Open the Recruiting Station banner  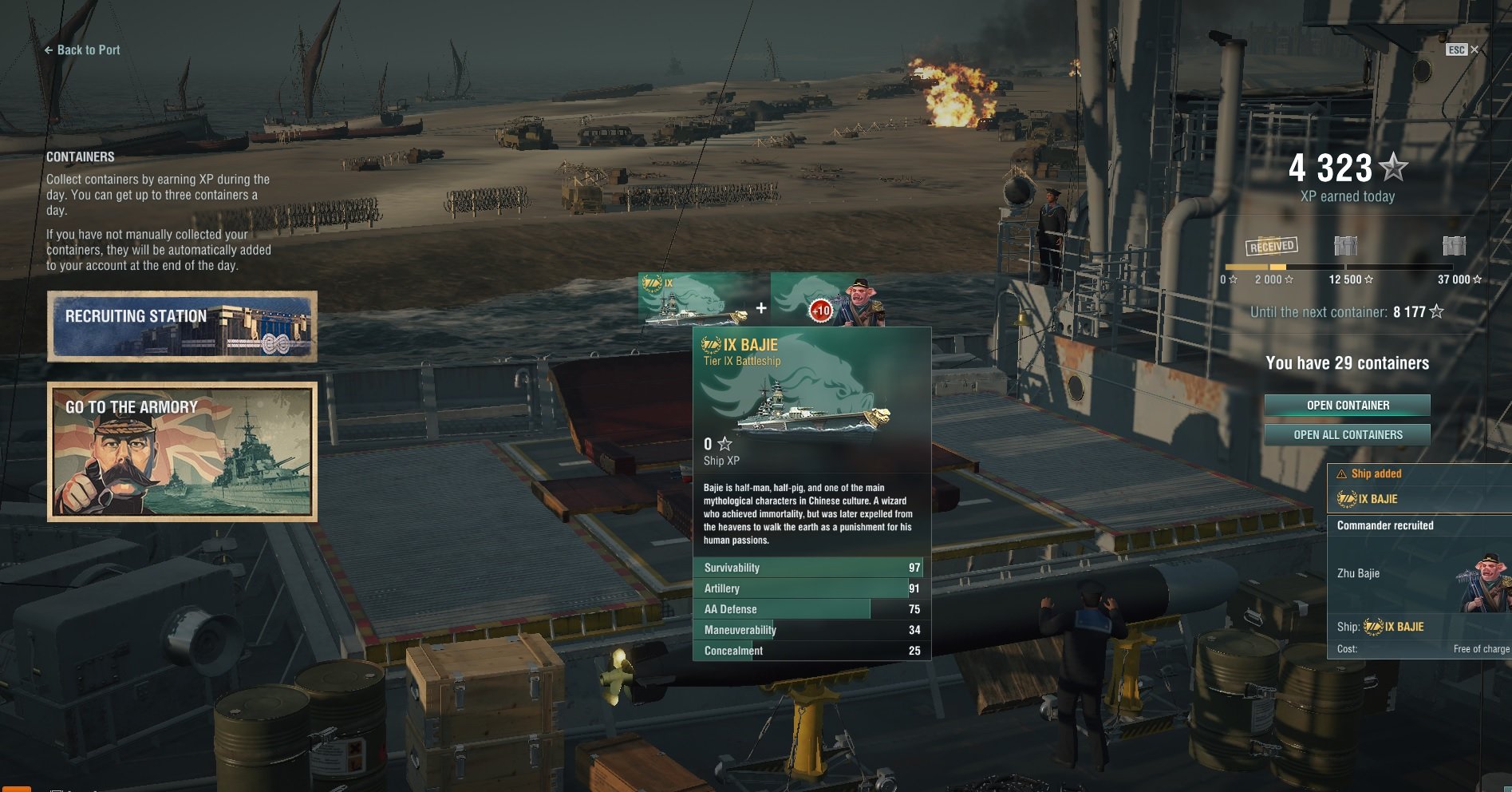click(x=182, y=326)
